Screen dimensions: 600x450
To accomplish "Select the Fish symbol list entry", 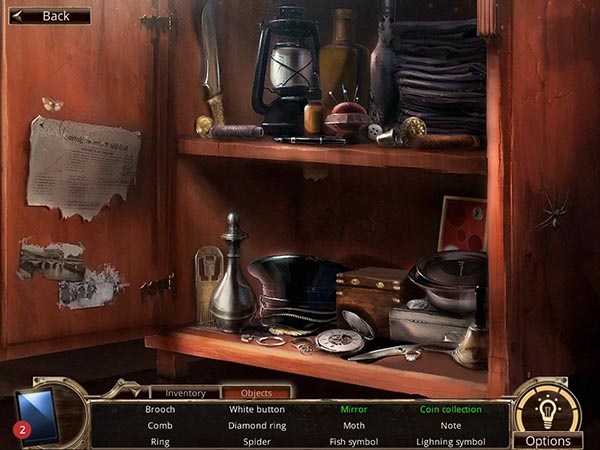I will [352, 441].
